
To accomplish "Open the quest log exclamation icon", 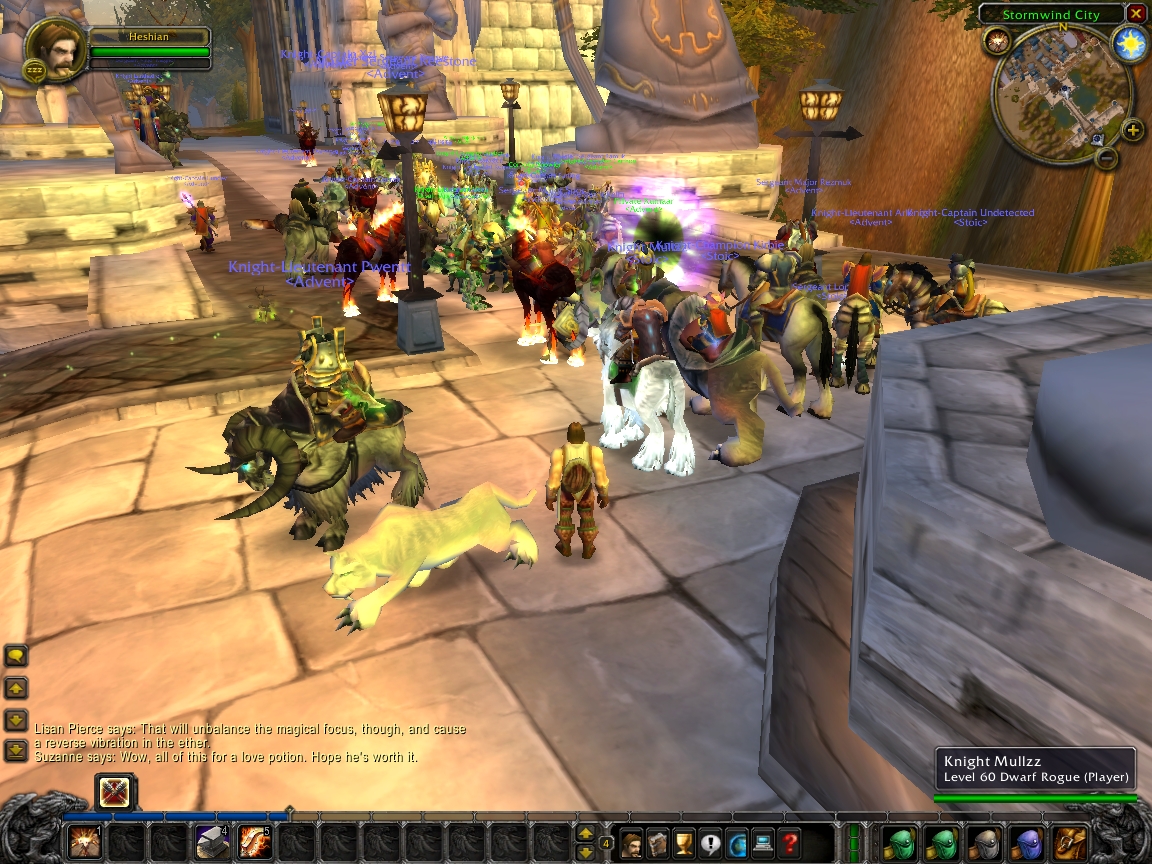I will point(711,843).
